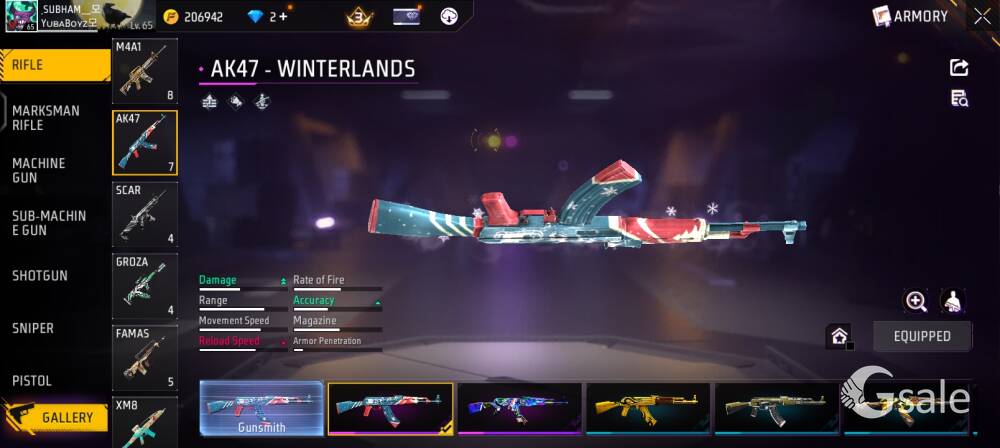Switch to the Marksman Rifle category

(x=46, y=118)
